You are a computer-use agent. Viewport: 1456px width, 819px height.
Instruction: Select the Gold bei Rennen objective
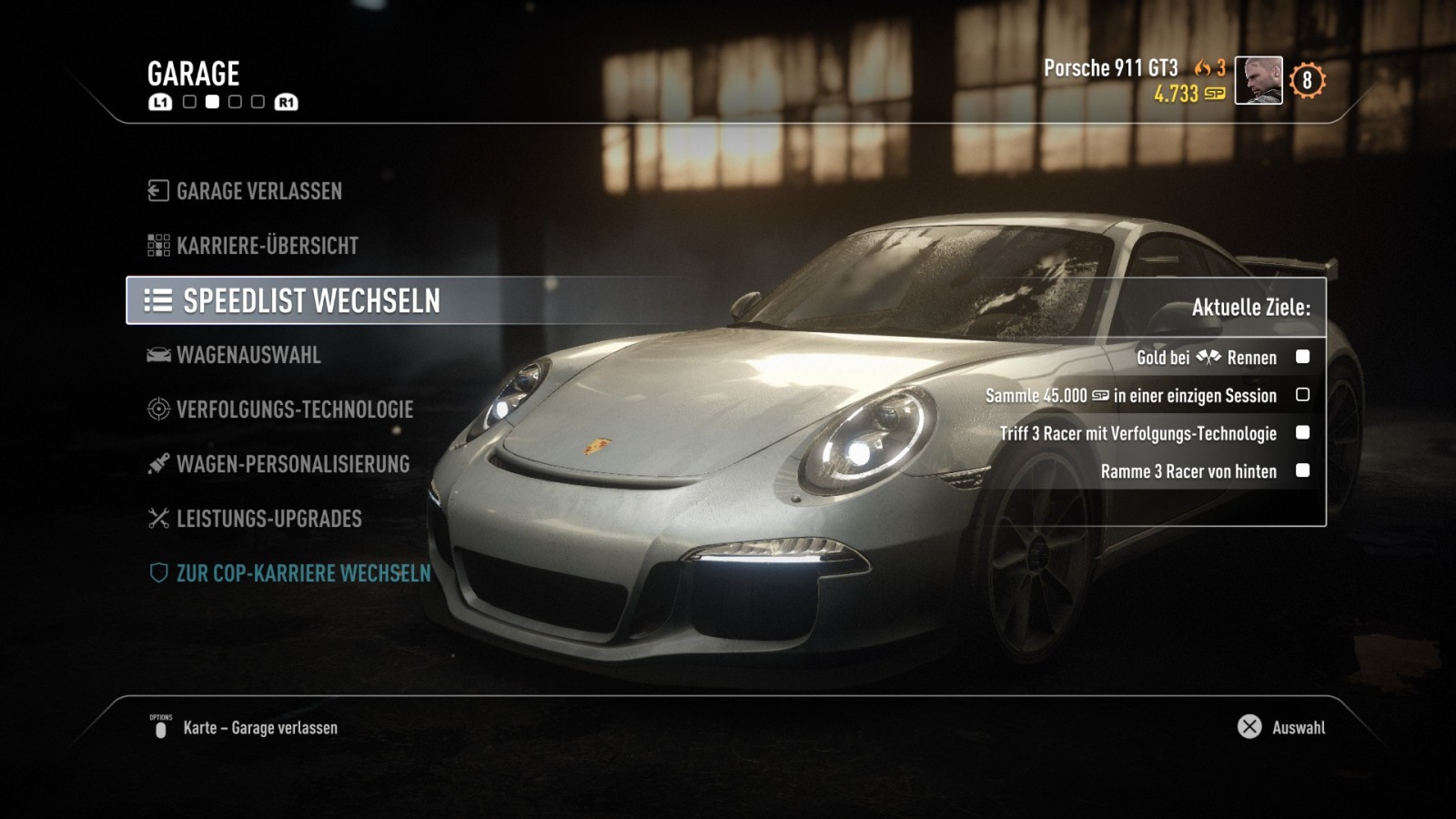pos(1207,358)
